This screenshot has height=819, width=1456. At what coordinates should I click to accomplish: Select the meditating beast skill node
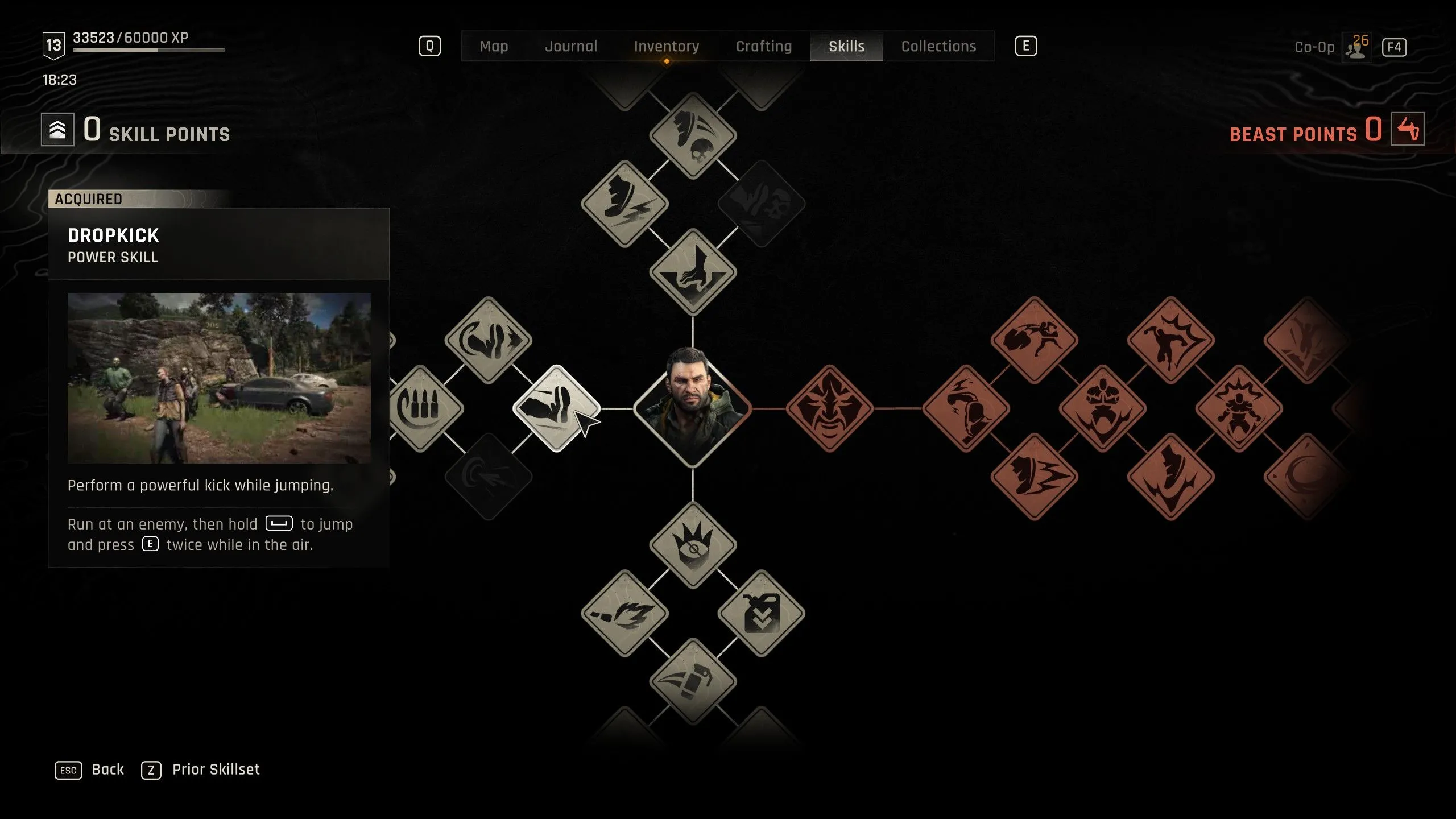[1102, 408]
